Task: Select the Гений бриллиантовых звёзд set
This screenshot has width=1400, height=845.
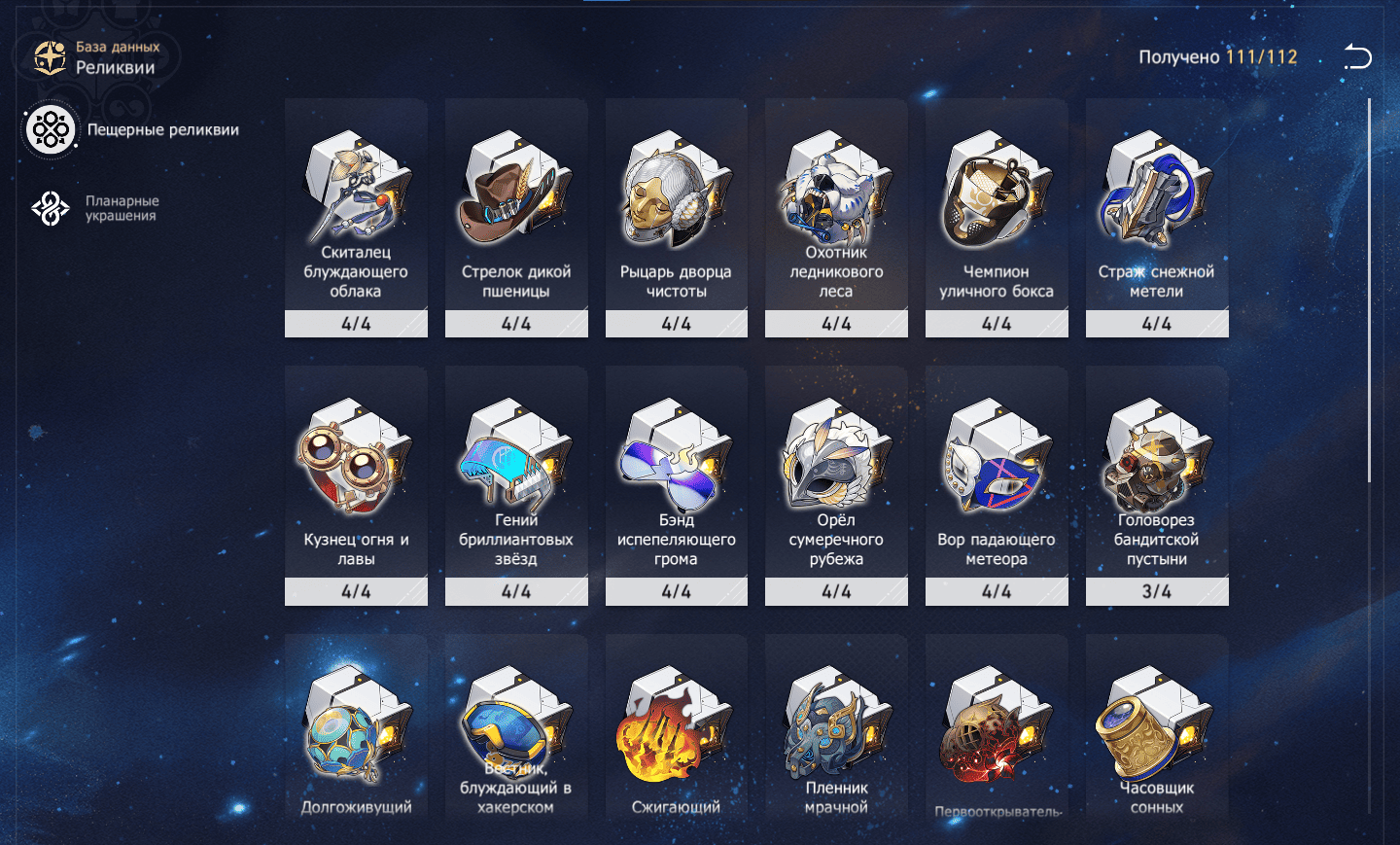Action: pyautogui.click(x=516, y=485)
